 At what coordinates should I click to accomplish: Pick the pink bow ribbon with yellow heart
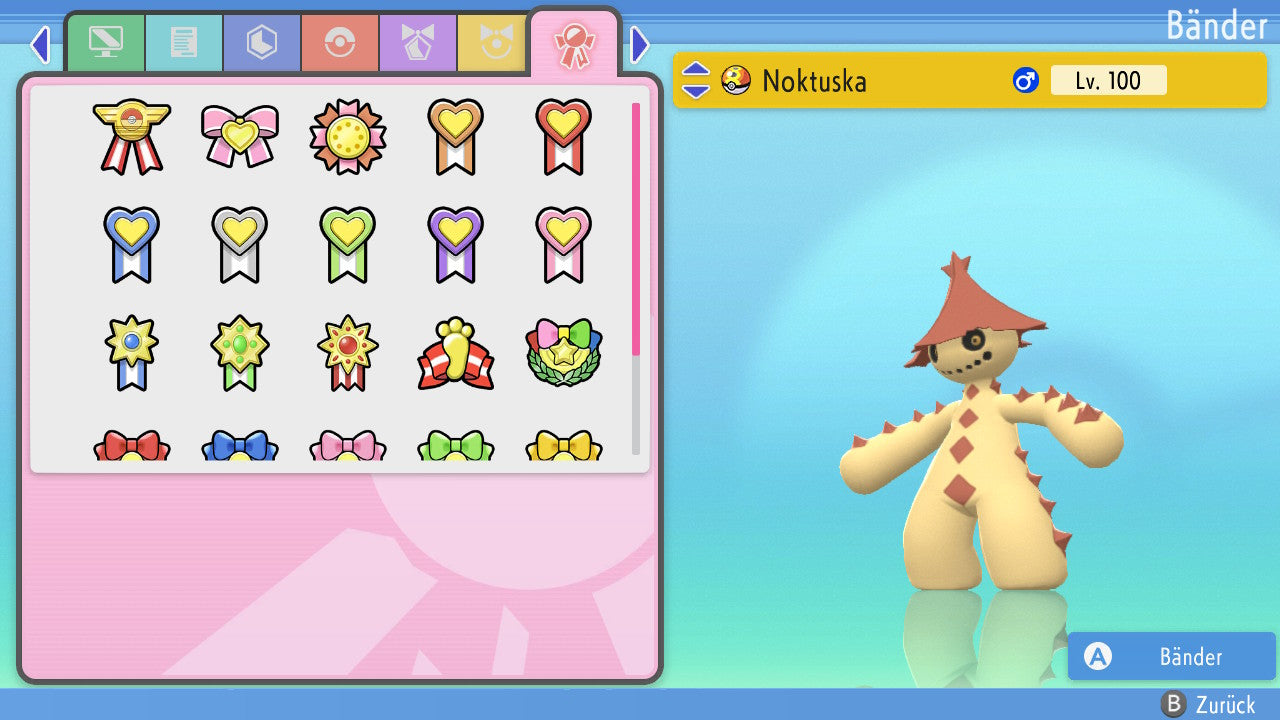tap(240, 136)
